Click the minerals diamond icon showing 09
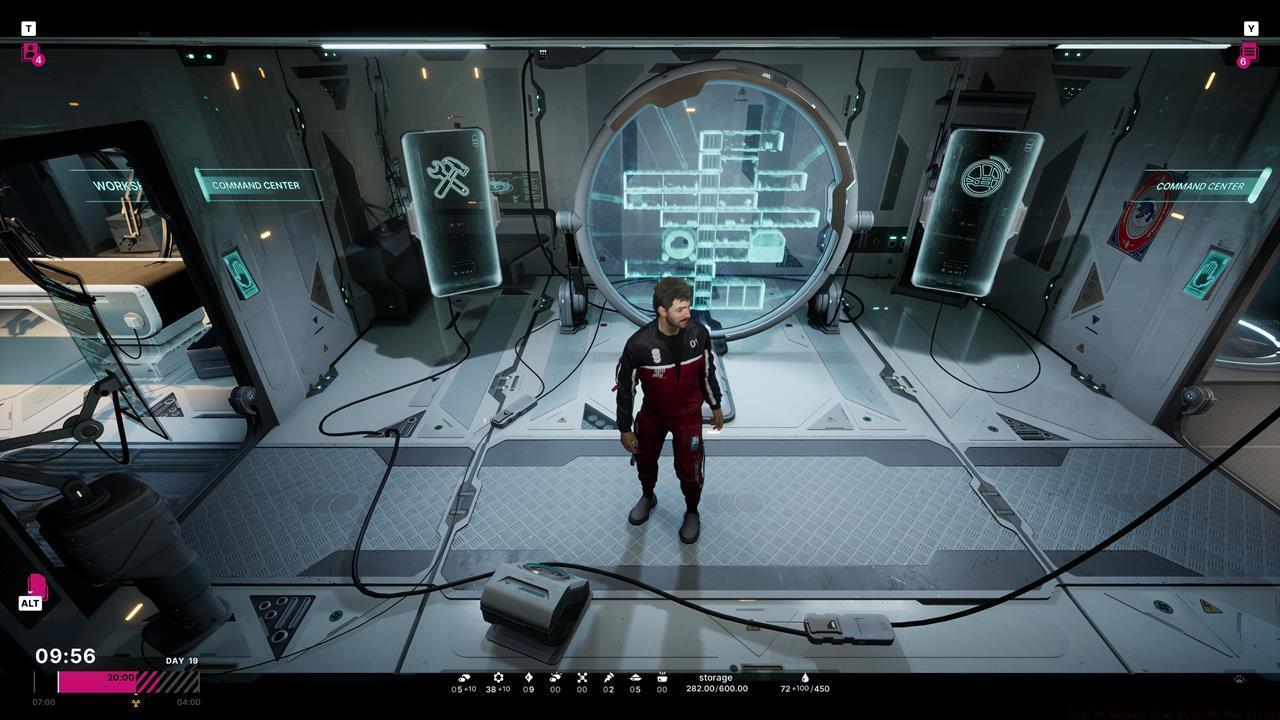1280x720 pixels. [x=530, y=678]
